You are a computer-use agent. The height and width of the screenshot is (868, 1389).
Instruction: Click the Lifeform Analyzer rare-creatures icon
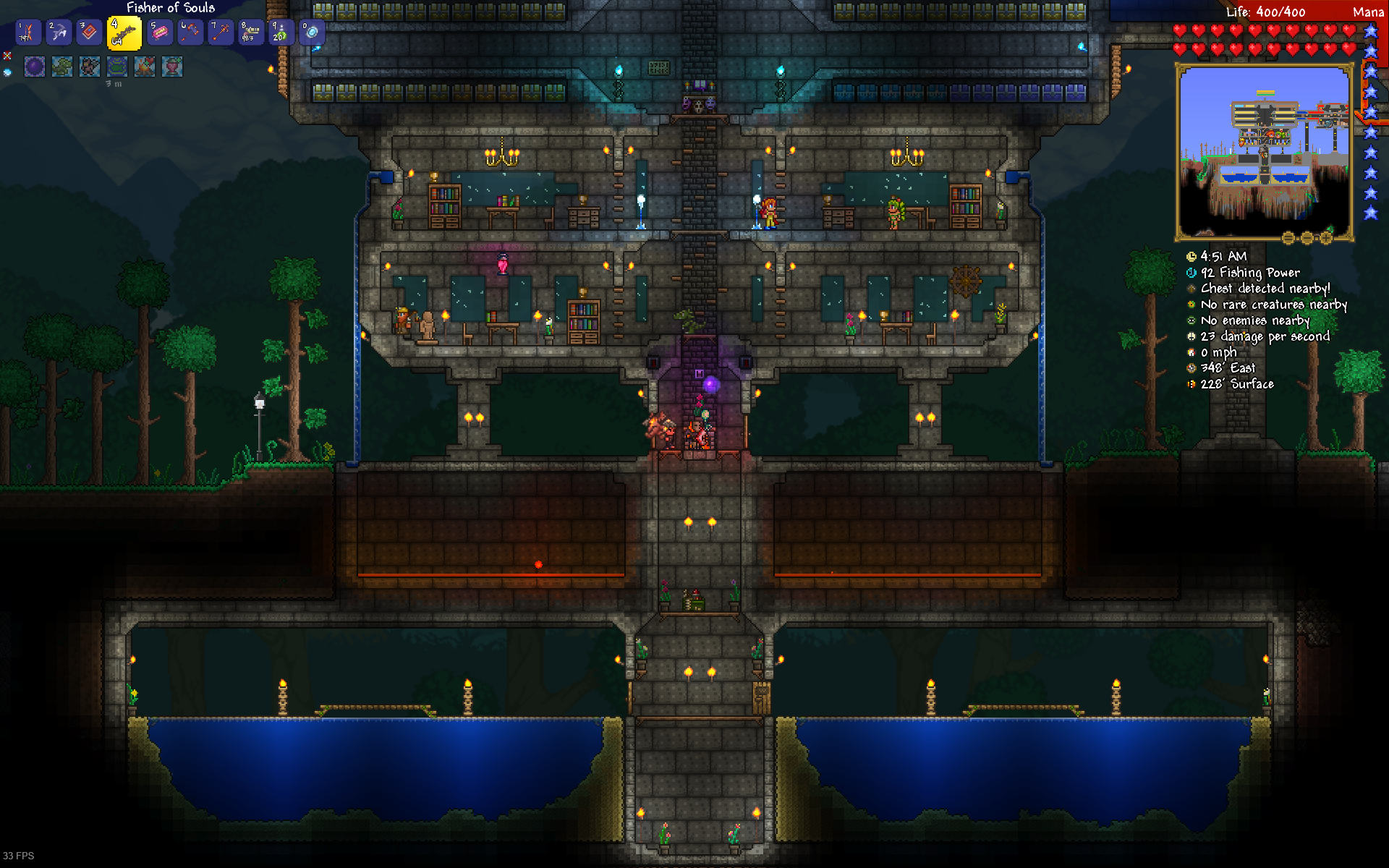coord(1192,305)
